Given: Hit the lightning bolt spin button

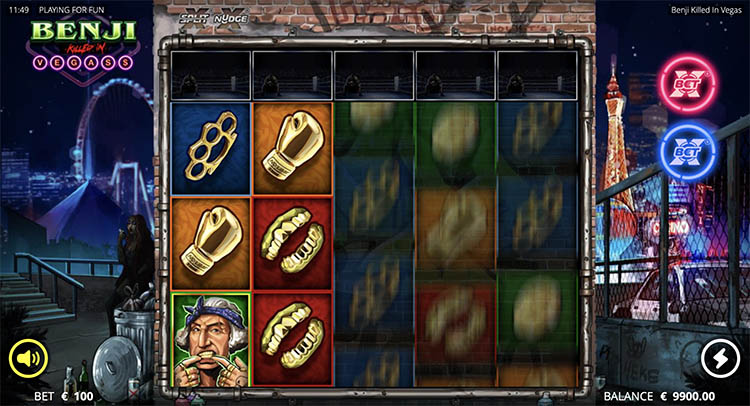Looking at the screenshot, I should coord(720,358).
